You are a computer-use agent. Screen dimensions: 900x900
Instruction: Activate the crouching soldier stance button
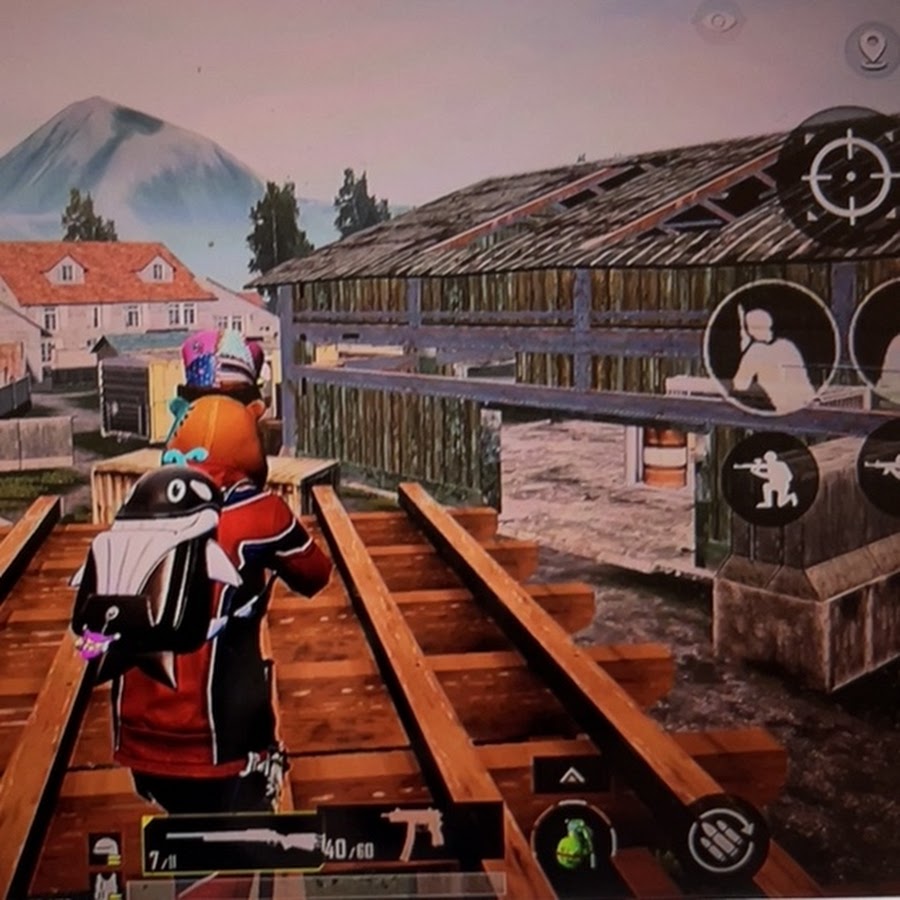point(769,478)
